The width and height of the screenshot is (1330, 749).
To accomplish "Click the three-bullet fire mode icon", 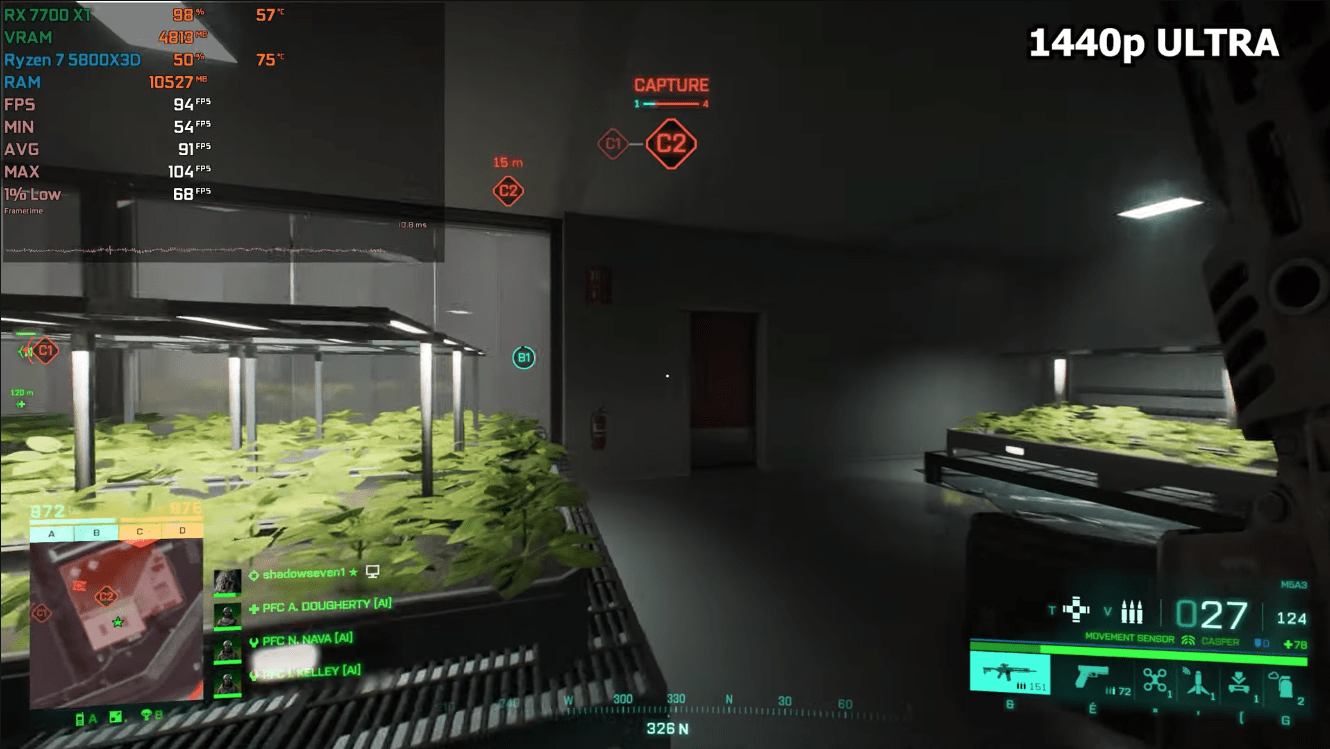I will click(x=1131, y=610).
